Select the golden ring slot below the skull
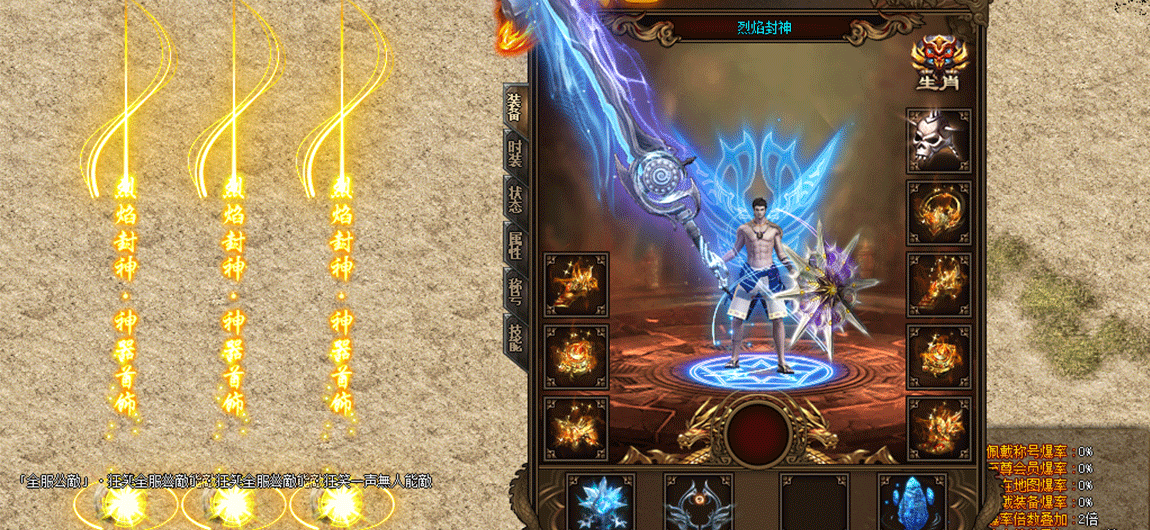 point(939,213)
